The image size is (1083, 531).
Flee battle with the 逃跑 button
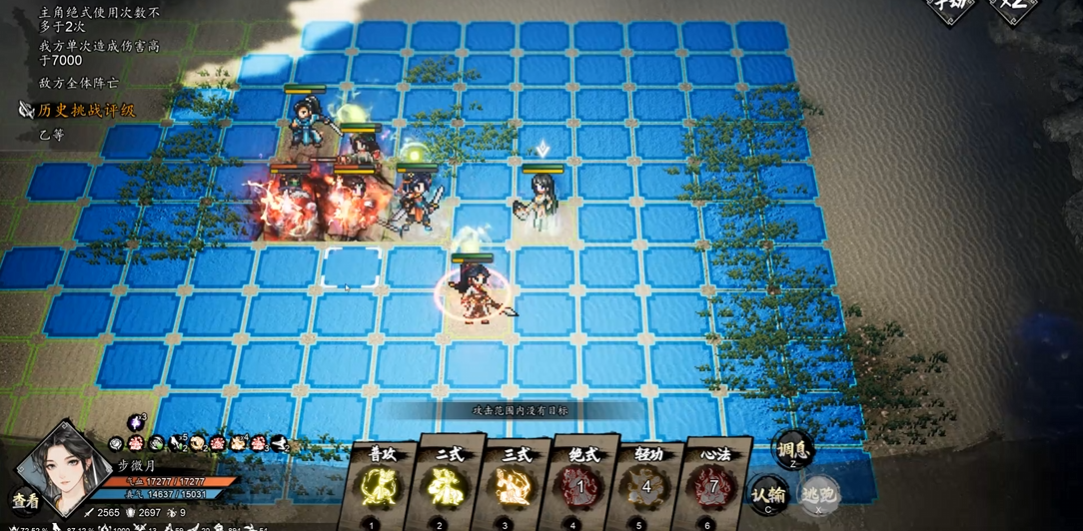pyautogui.click(x=818, y=493)
